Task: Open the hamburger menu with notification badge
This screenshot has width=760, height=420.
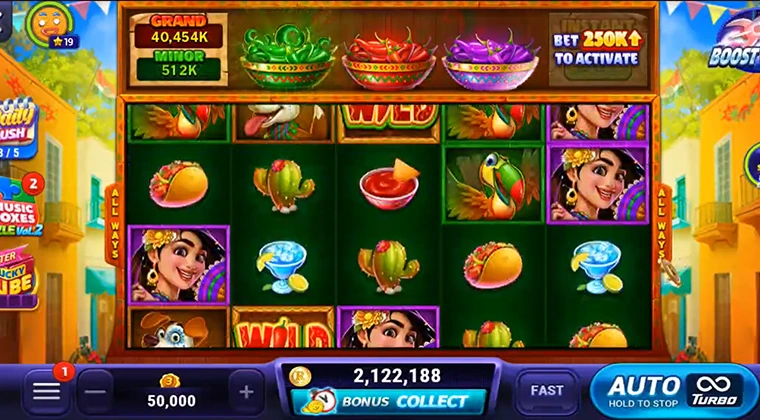Action: [47, 390]
